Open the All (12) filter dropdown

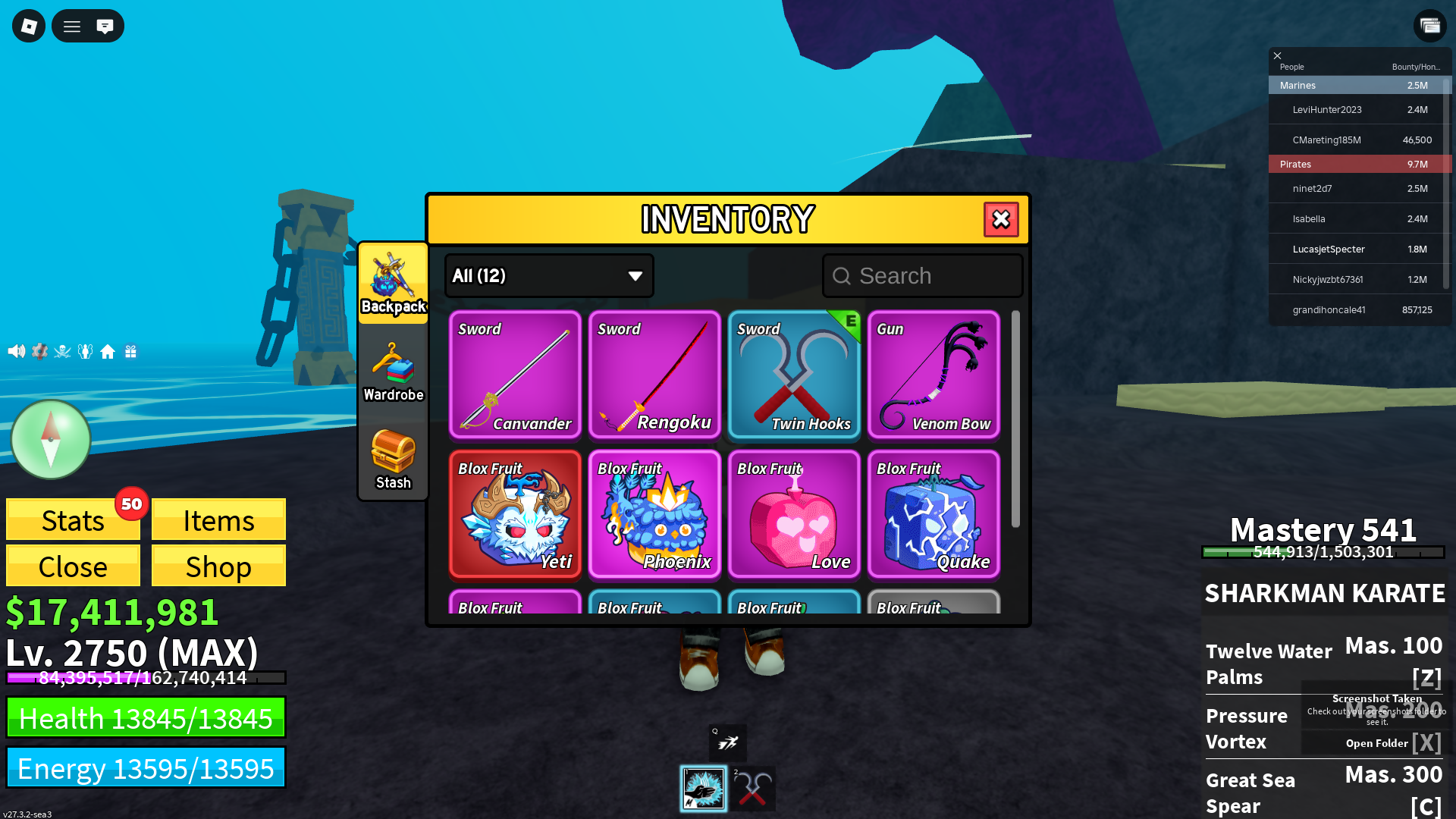point(549,276)
